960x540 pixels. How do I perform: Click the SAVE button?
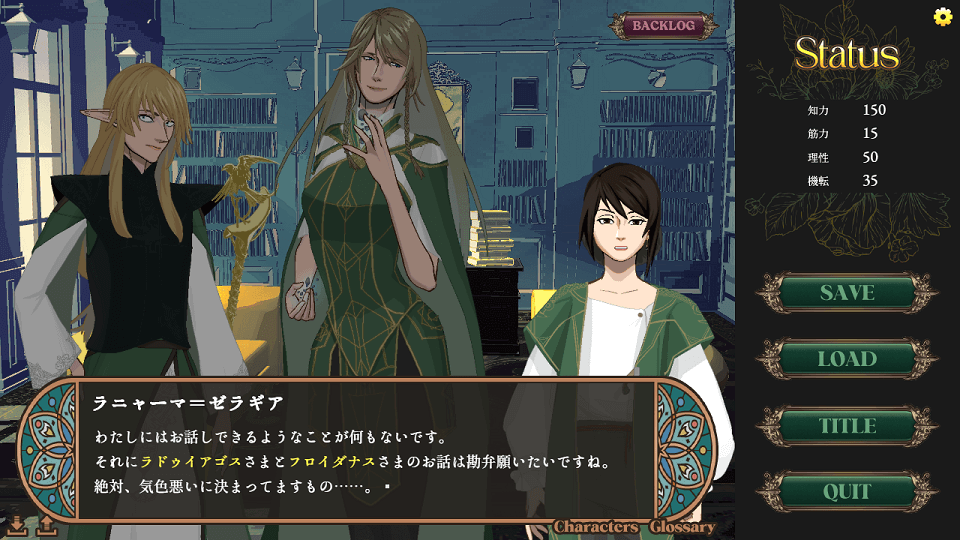[846, 293]
